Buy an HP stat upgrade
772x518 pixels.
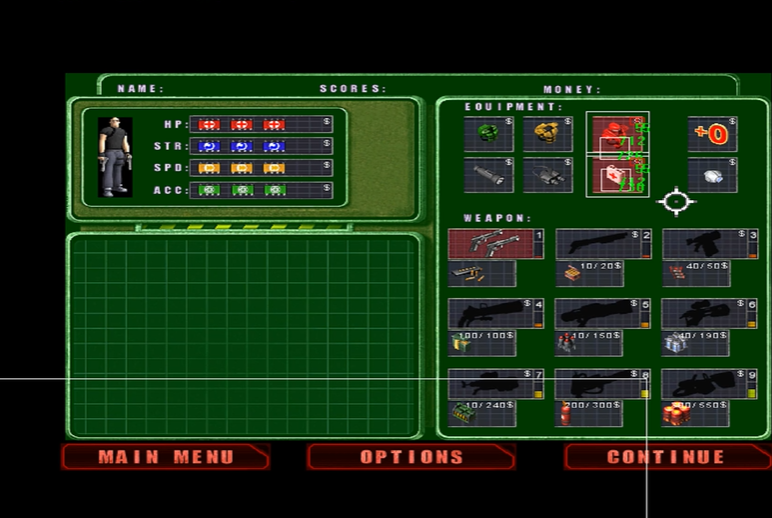(x=261, y=124)
